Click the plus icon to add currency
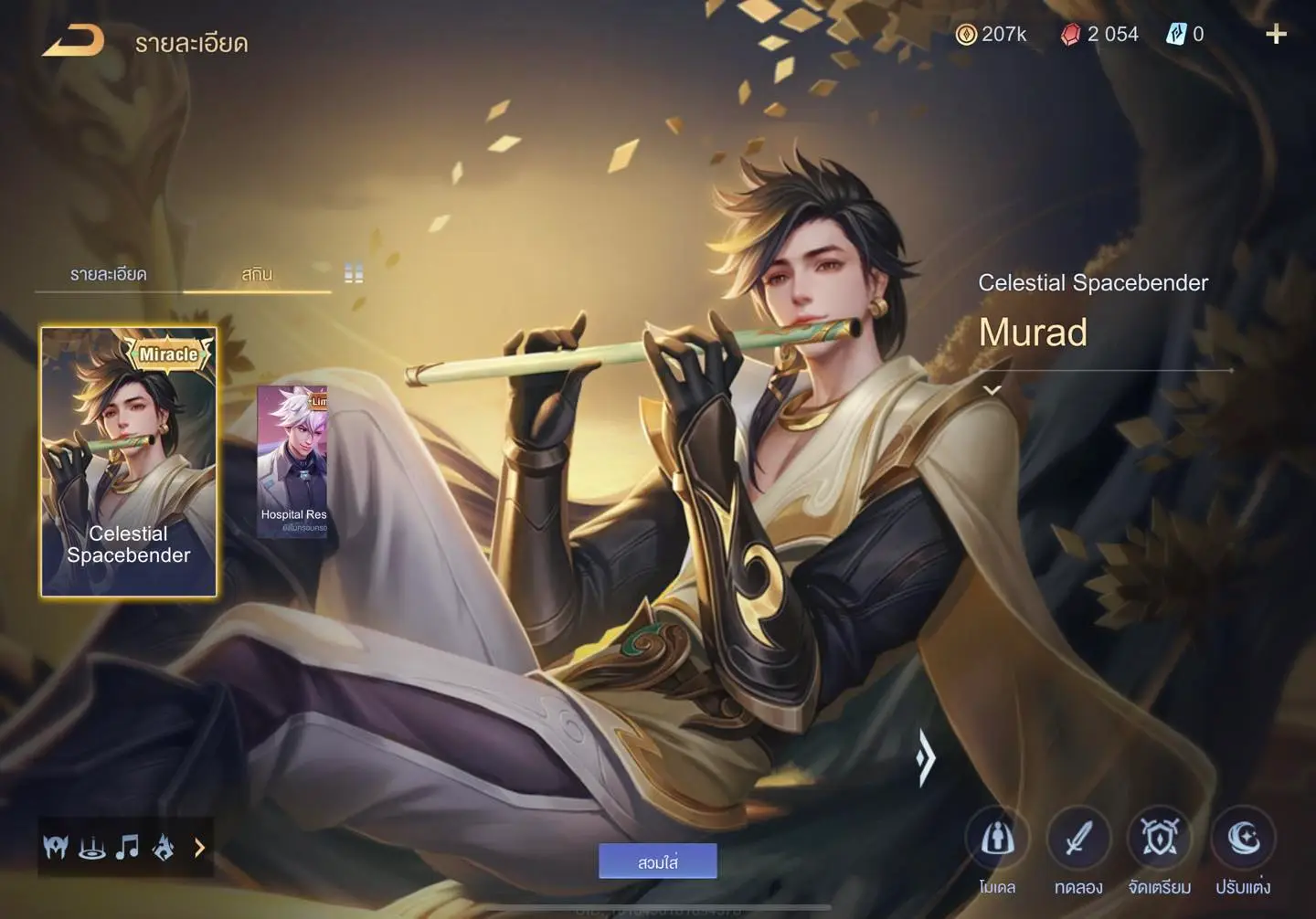Image resolution: width=1316 pixels, height=919 pixels. pyautogui.click(x=1276, y=34)
